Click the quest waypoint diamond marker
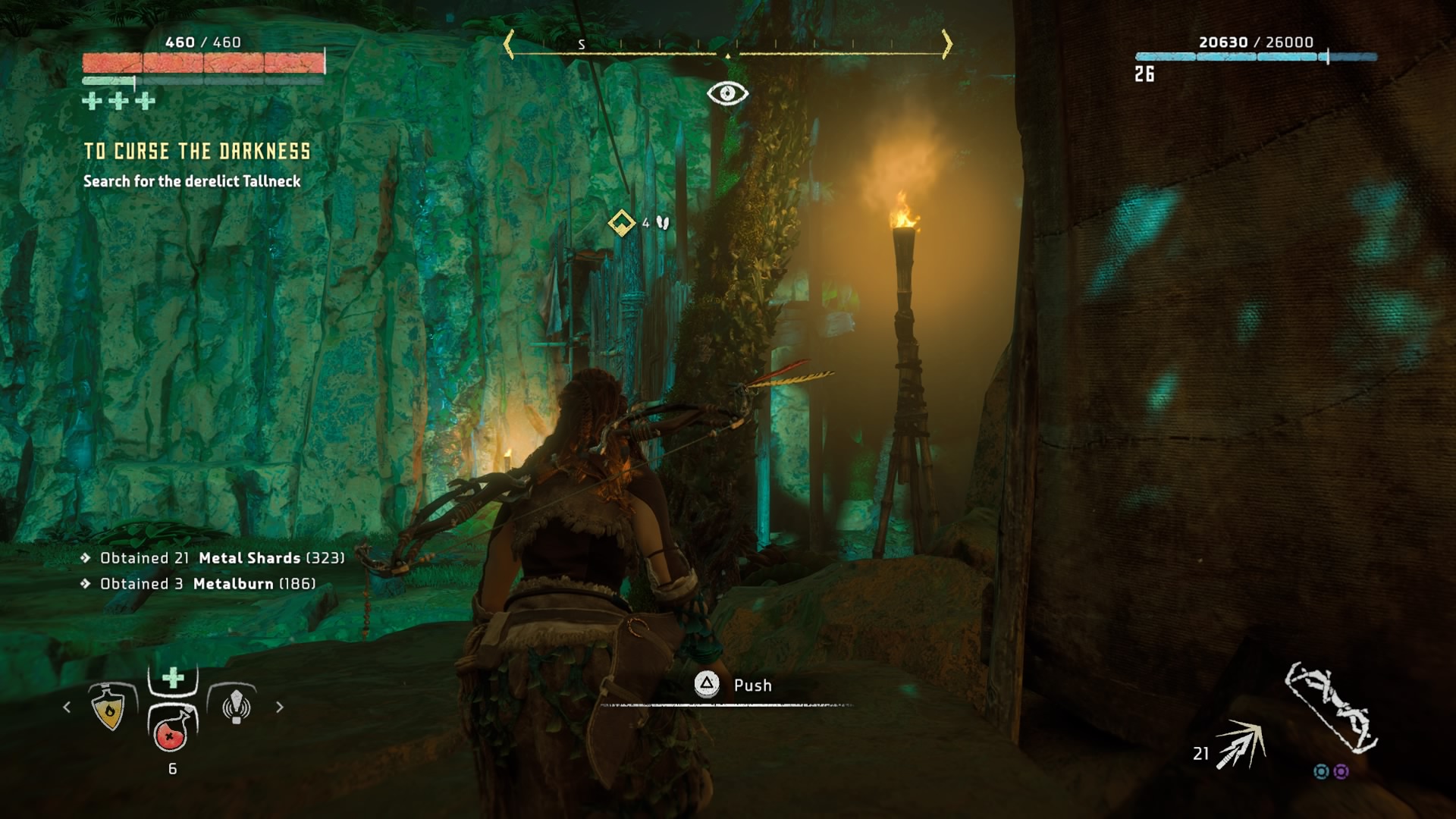 point(622,223)
